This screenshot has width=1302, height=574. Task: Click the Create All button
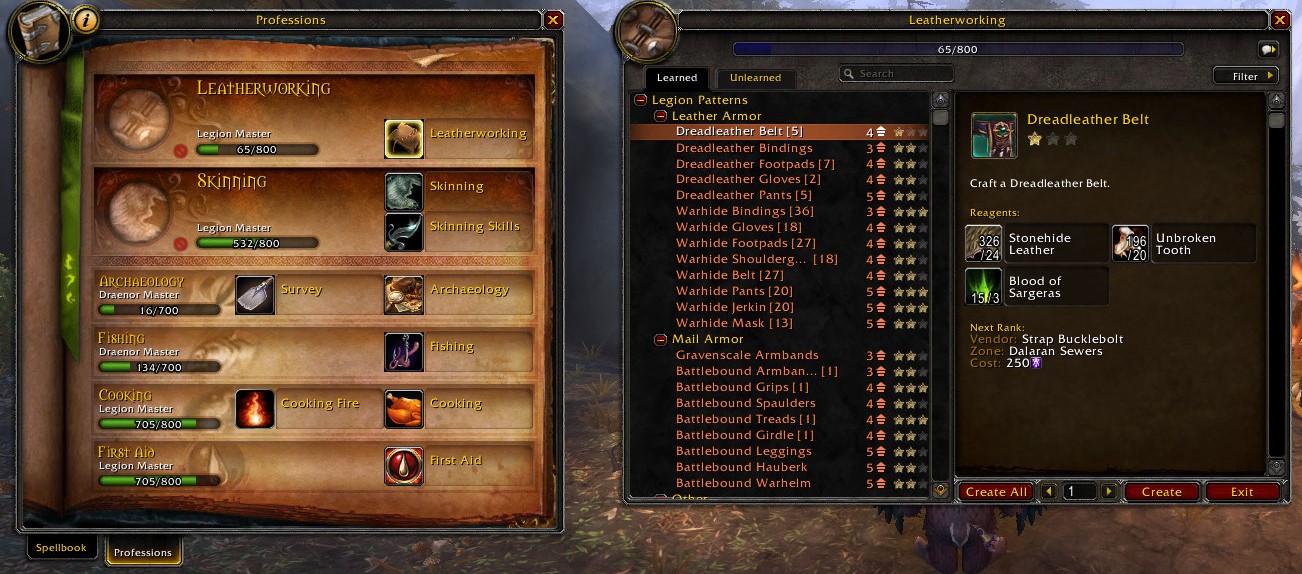point(996,492)
